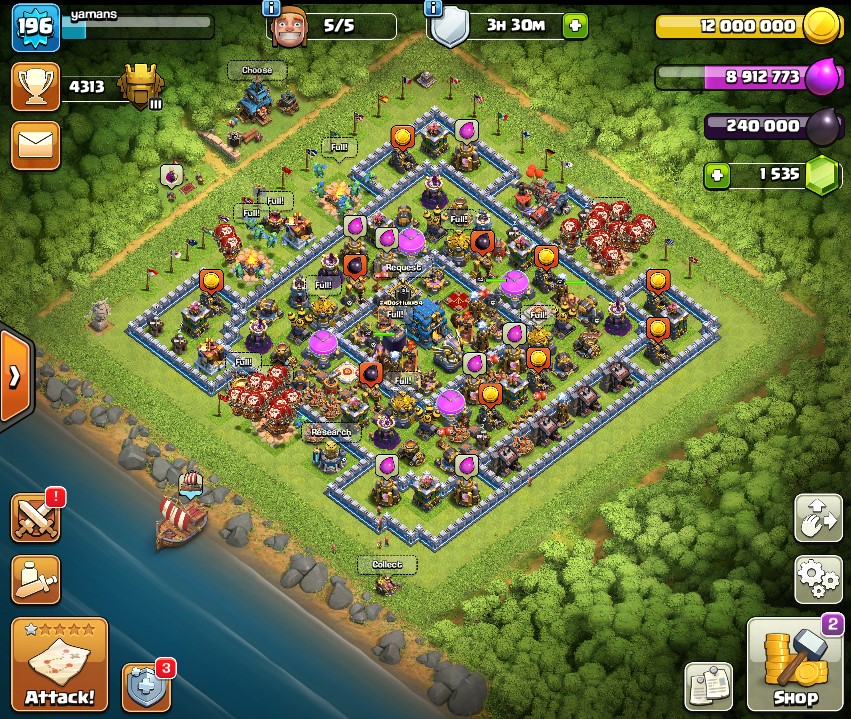Open the crossed swords clan war button

tap(35, 517)
